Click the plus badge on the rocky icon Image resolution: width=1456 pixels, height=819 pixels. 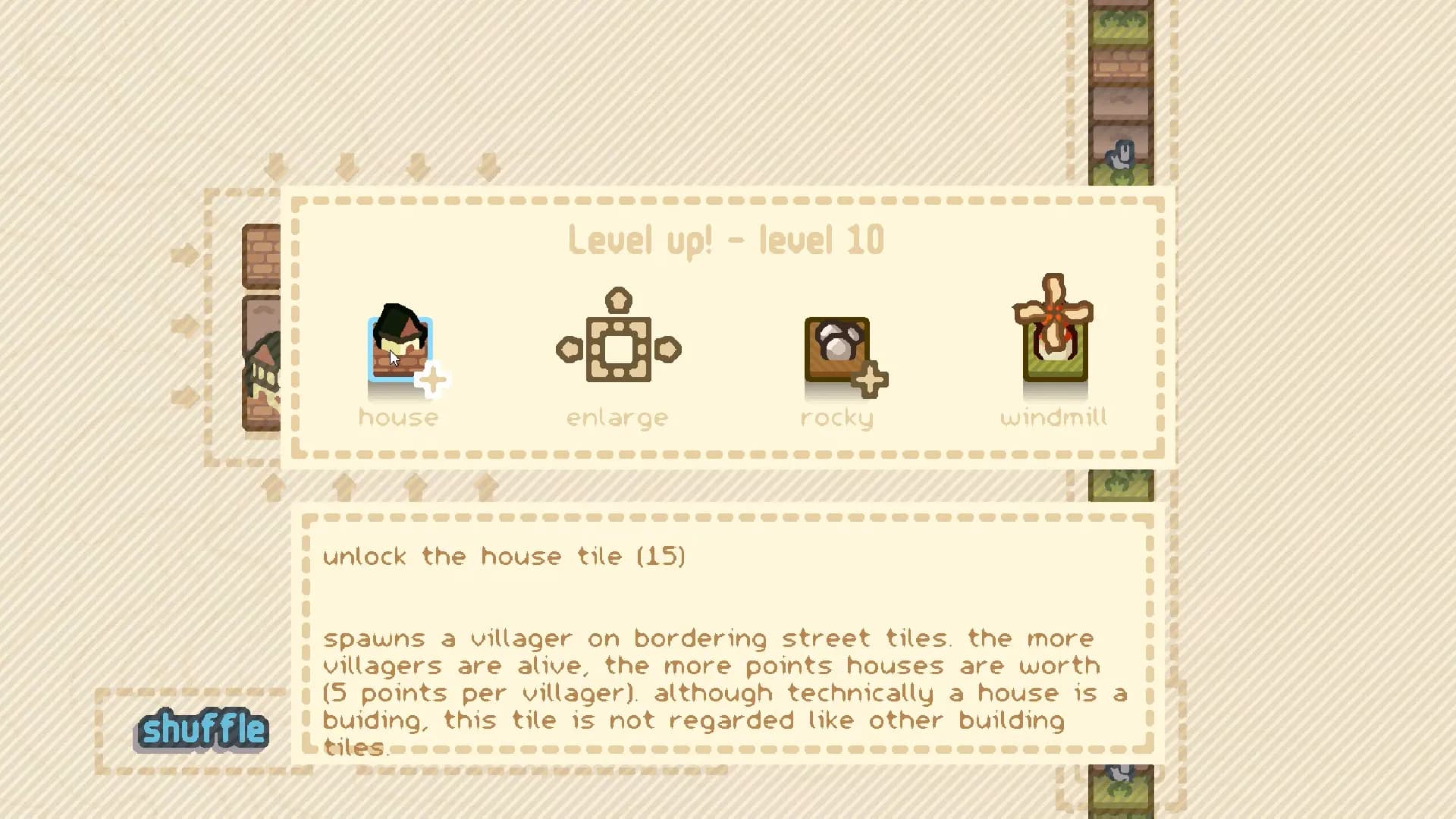871,378
